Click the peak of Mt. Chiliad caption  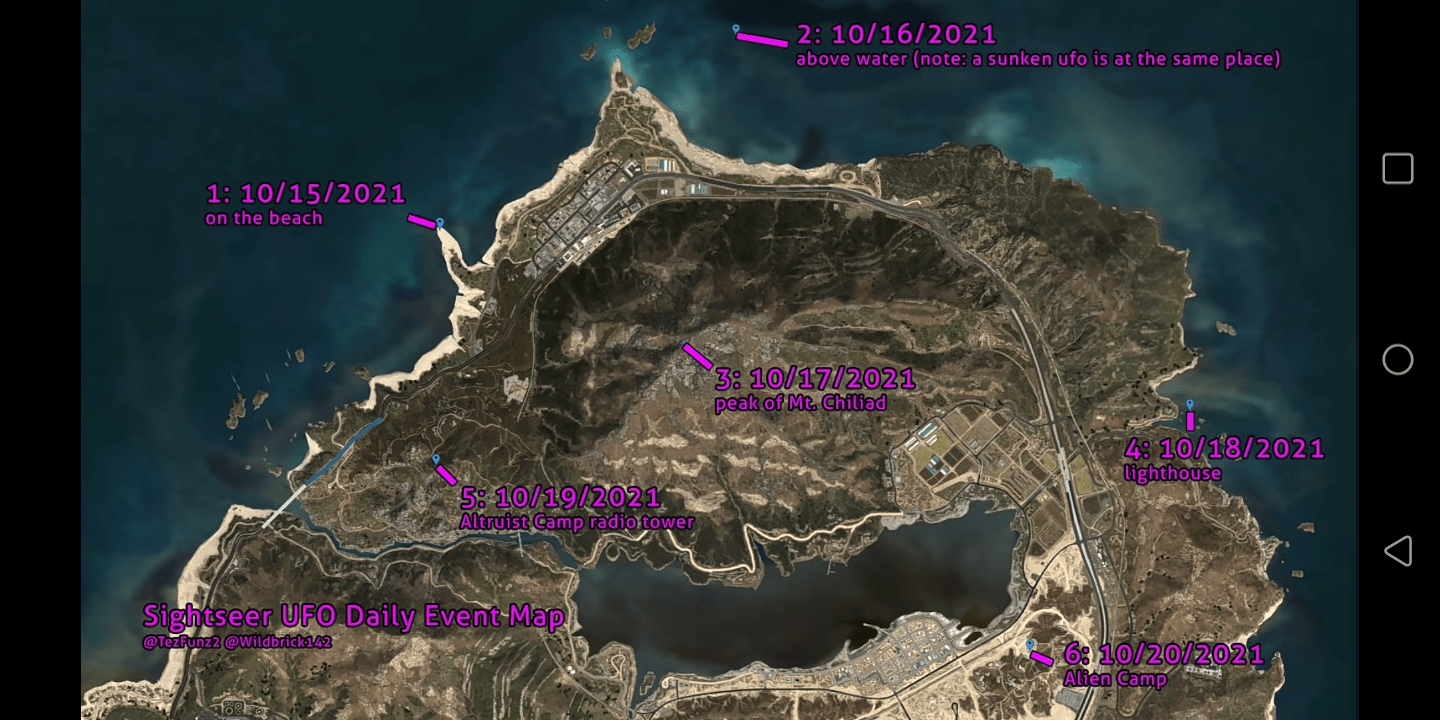pos(803,403)
